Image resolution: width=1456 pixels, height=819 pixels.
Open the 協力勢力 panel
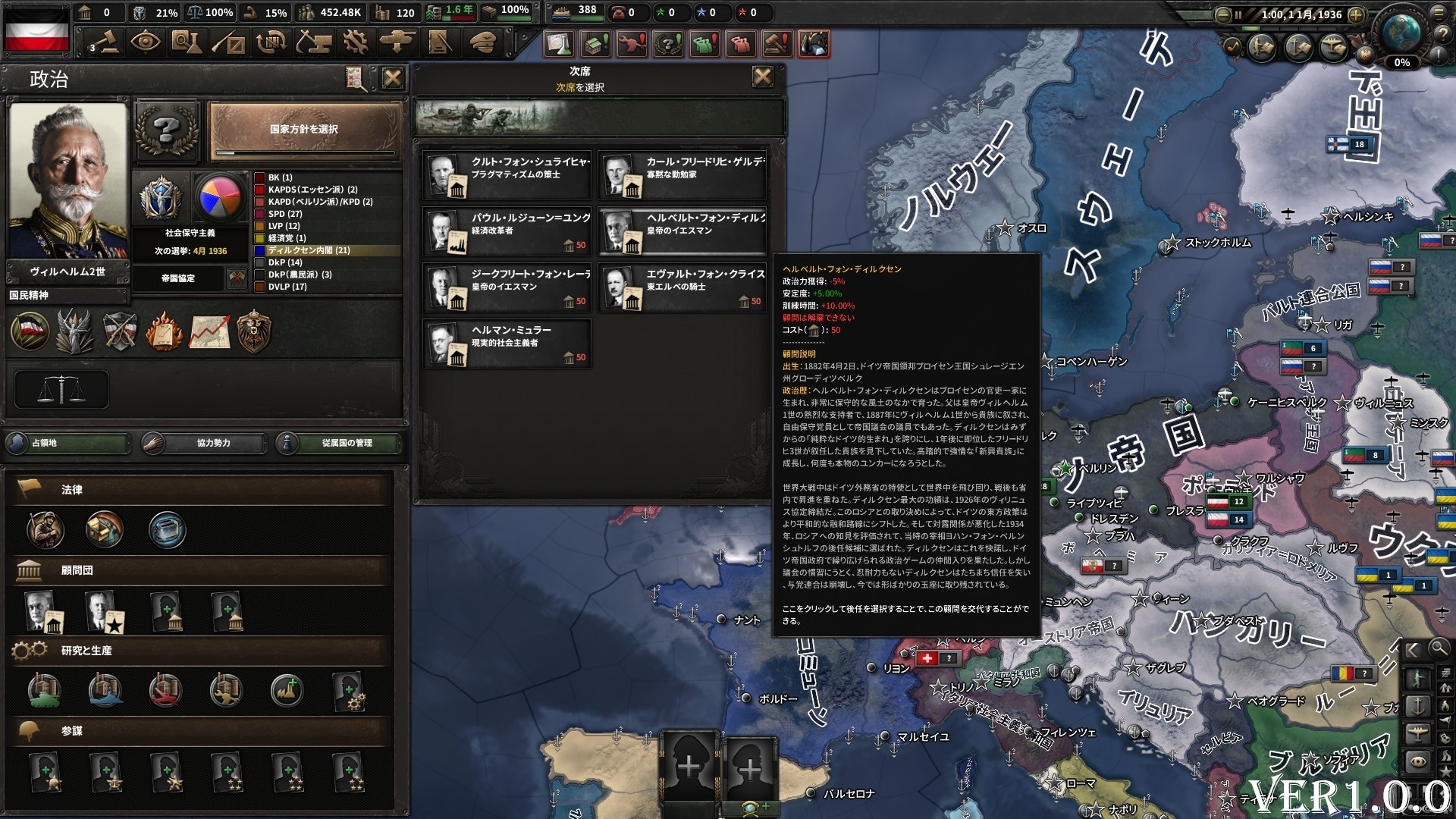click(x=205, y=443)
